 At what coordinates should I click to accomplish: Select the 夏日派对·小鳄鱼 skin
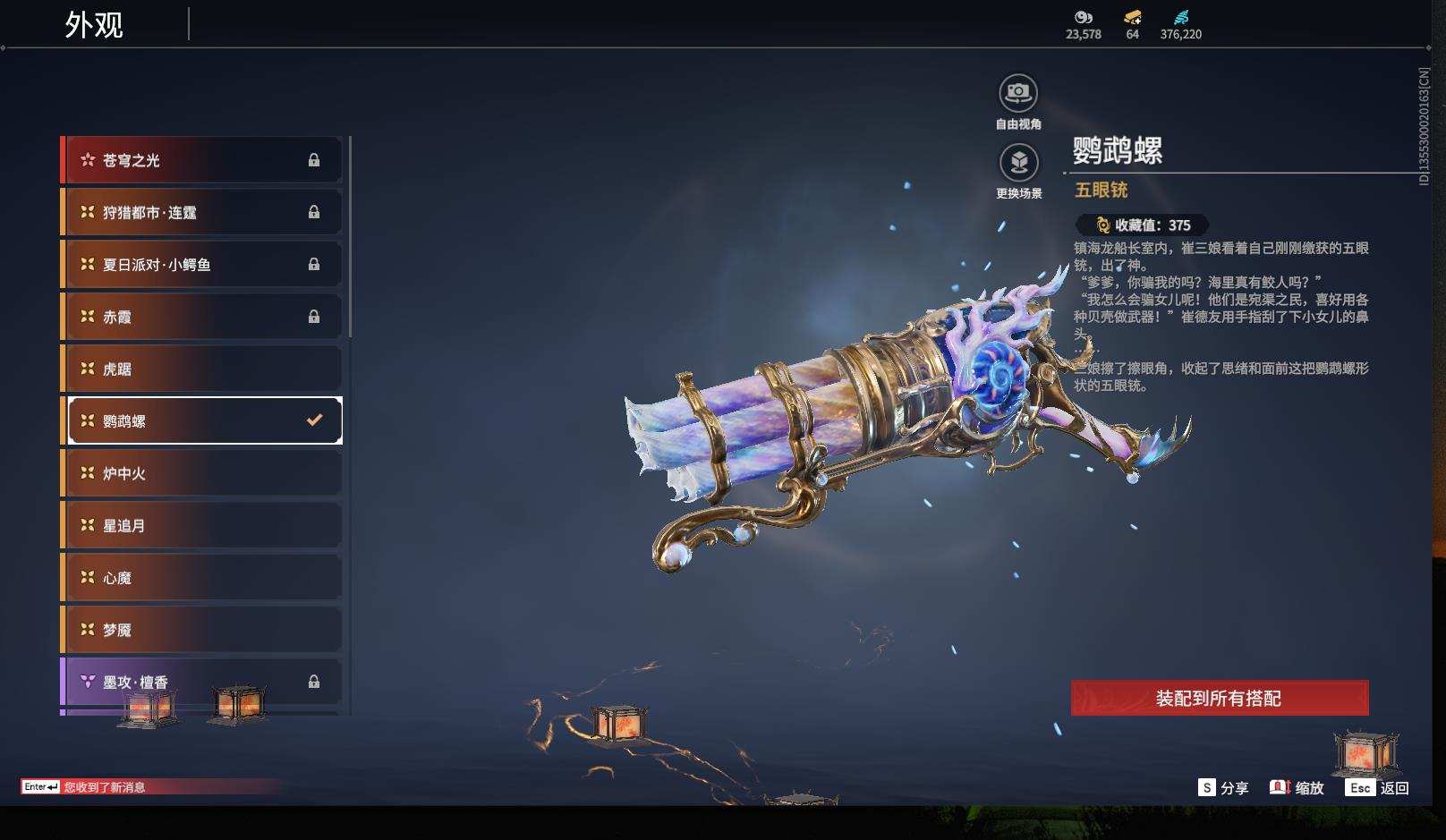(201, 265)
